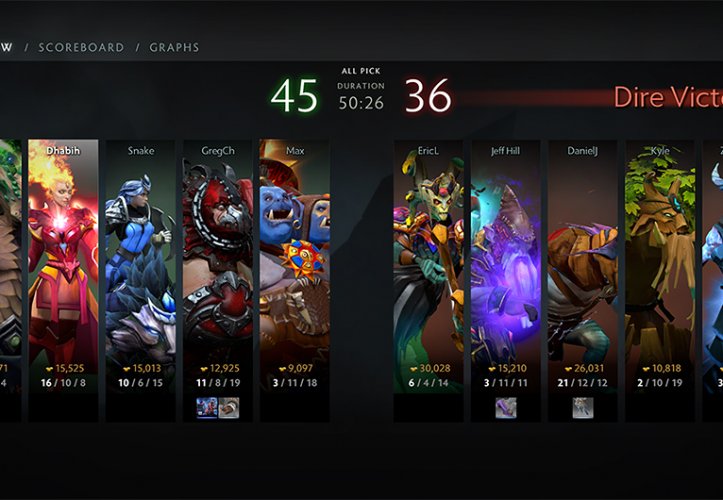Select Max's Ogre Magi card
This screenshot has width=723, height=500.
pyautogui.click(x=295, y=260)
